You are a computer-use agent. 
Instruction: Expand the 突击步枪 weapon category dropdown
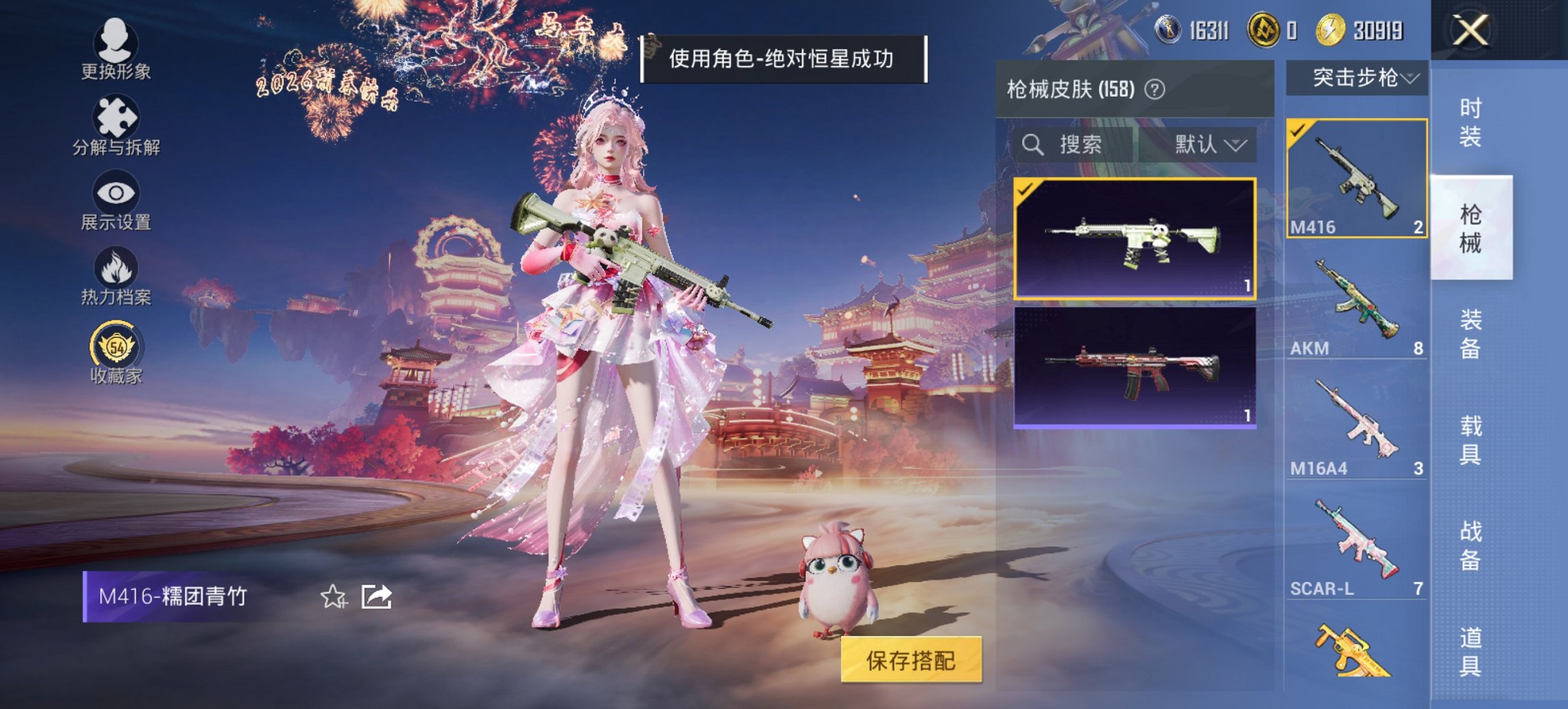(1363, 79)
